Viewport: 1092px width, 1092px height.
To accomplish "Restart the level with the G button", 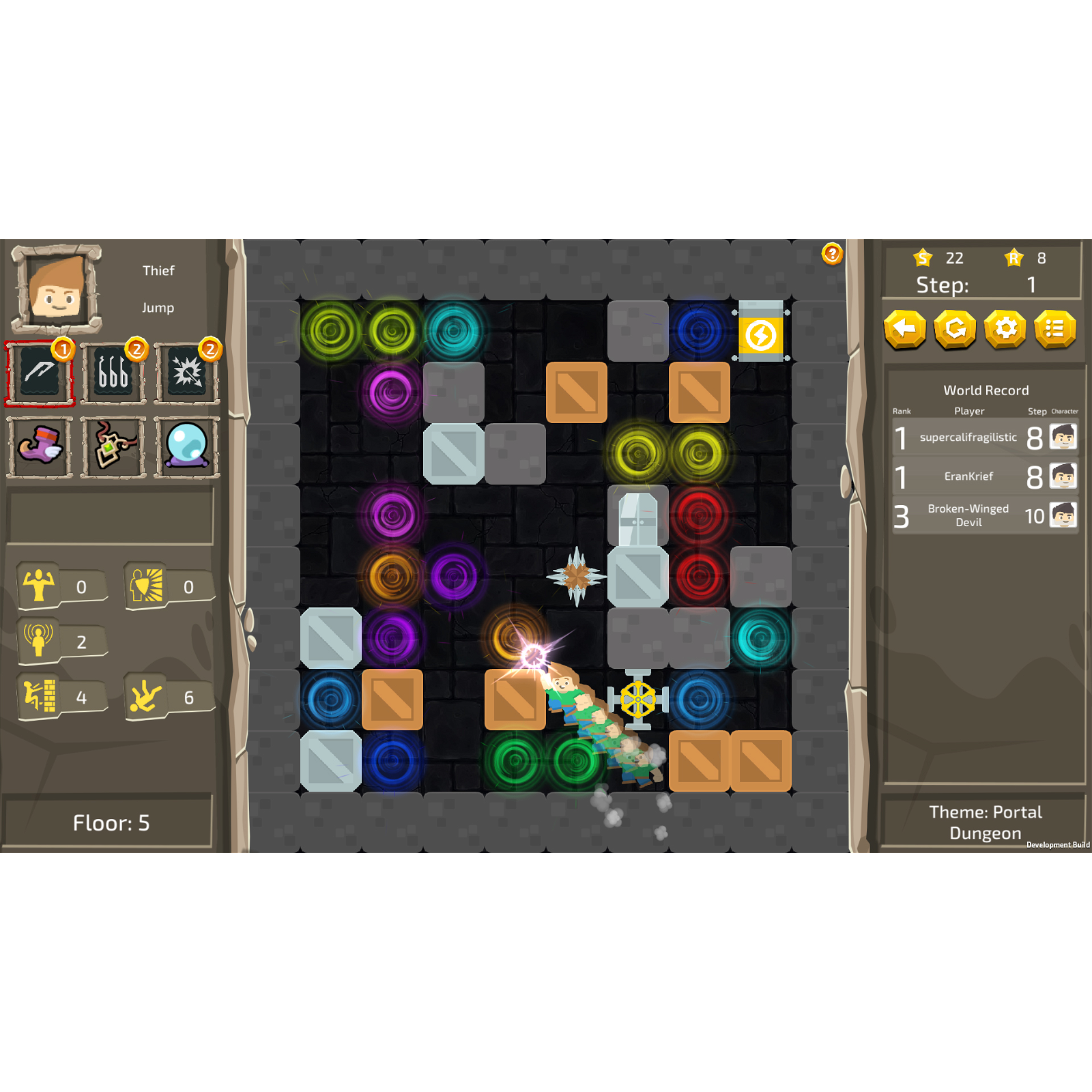I will pyautogui.click(x=955, y=330).
